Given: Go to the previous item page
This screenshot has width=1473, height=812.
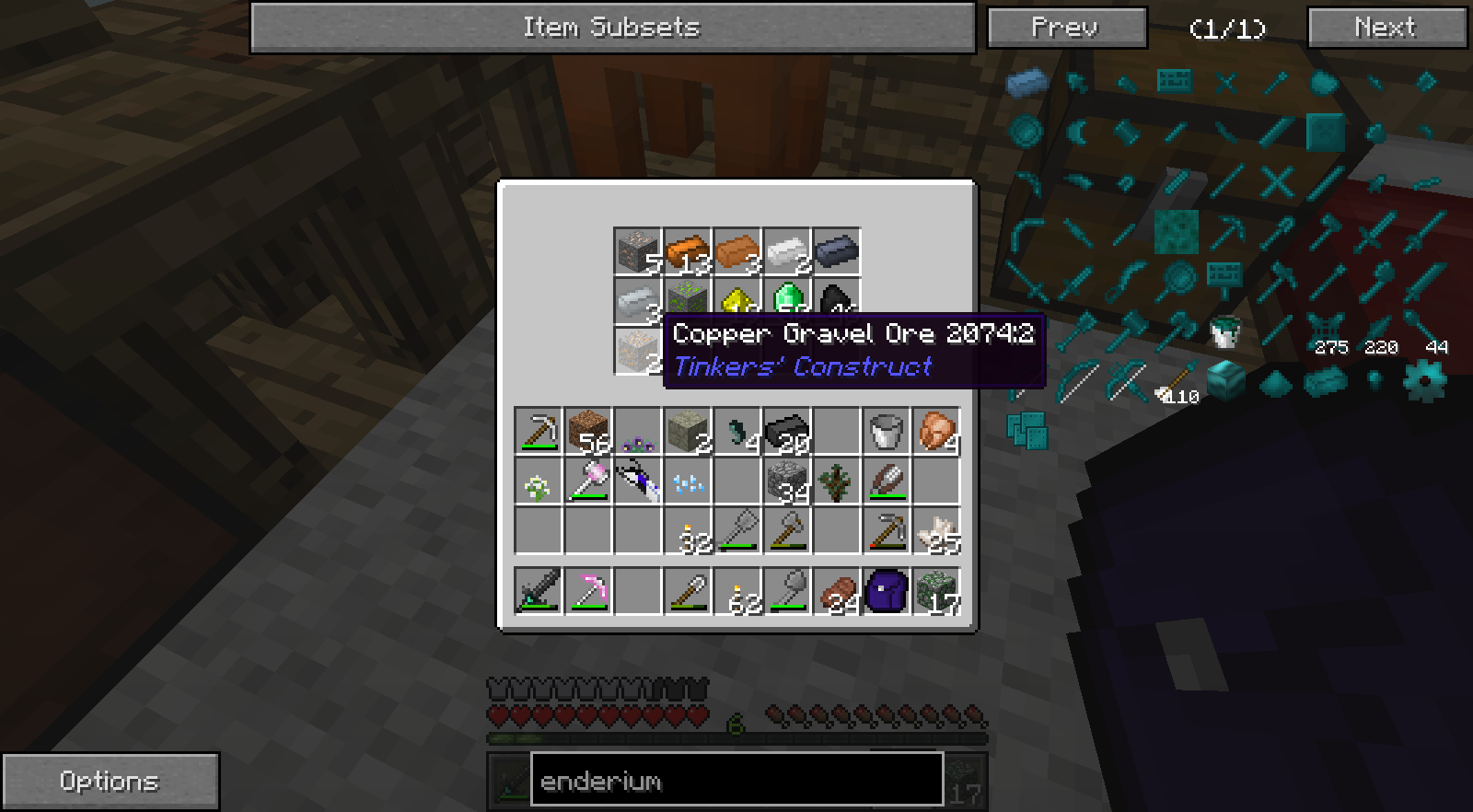Looking at the screenshot, I should coord(1066,28).
